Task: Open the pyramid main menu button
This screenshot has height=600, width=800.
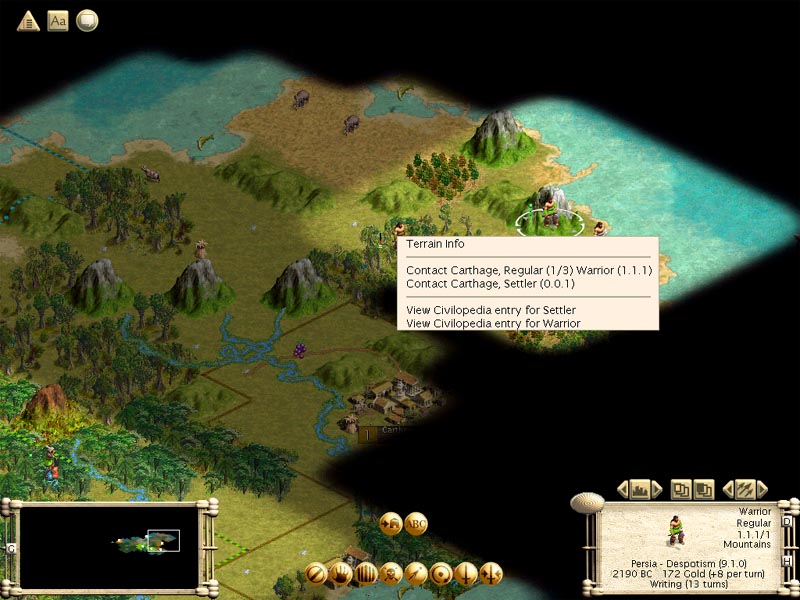Action: pos(28,20)
